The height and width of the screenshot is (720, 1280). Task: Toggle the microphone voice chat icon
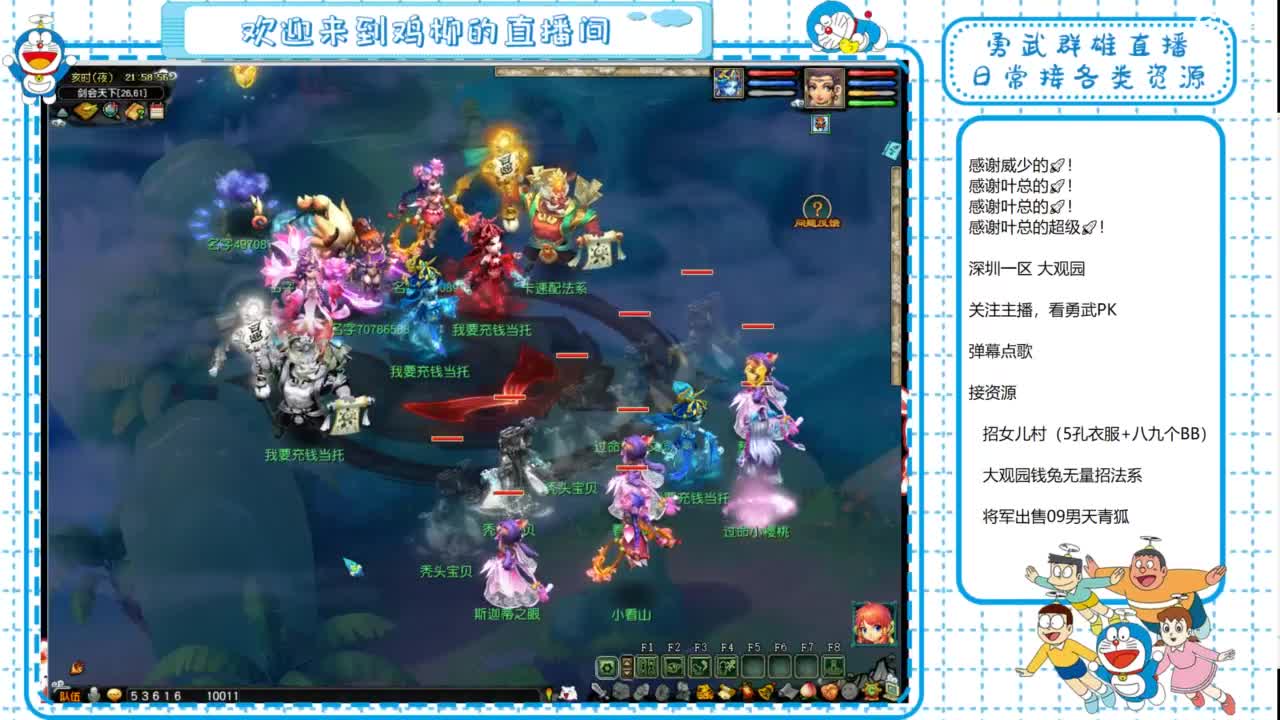pyautogui.click(x=92, y=693)
